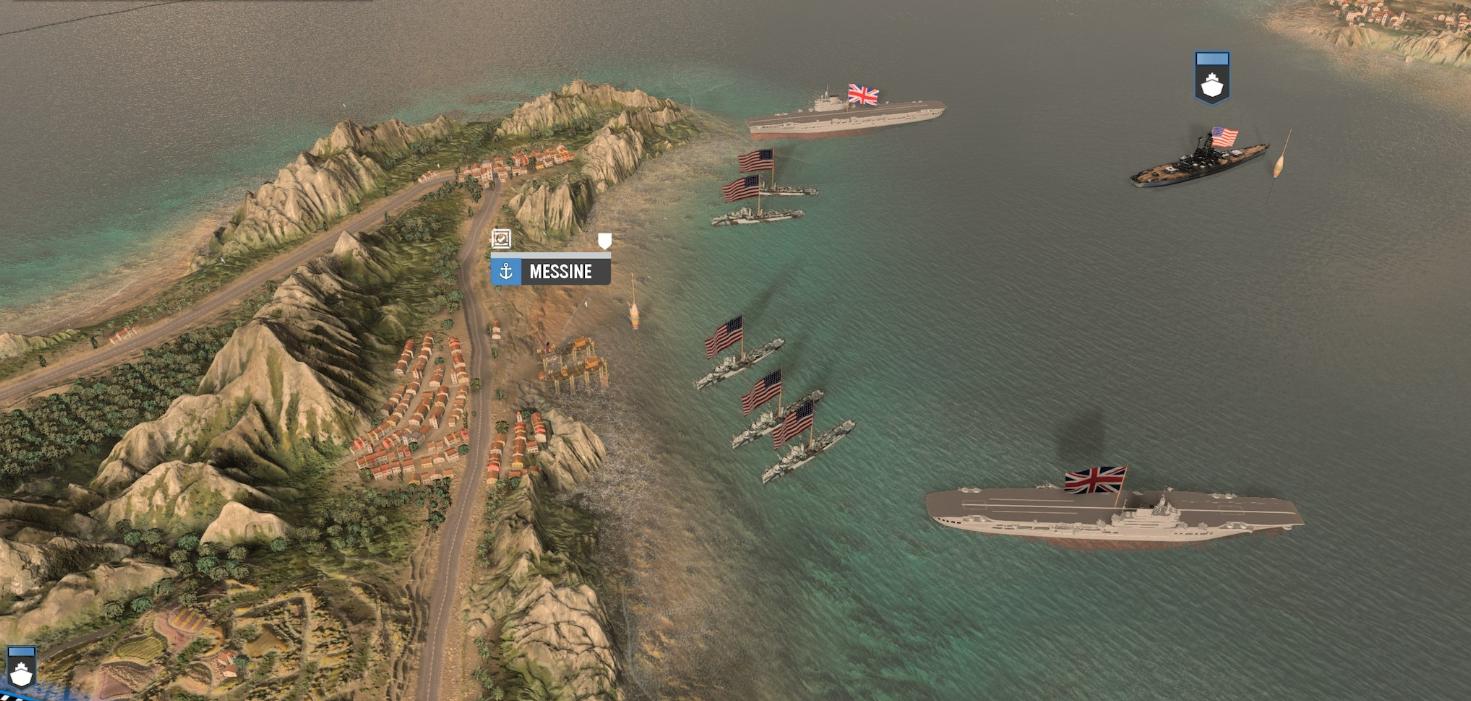Select the ship badge above the American battleship
The height and width of the screenshot is (701, 1471).
pyautogui.click(x=1212, y=78)
